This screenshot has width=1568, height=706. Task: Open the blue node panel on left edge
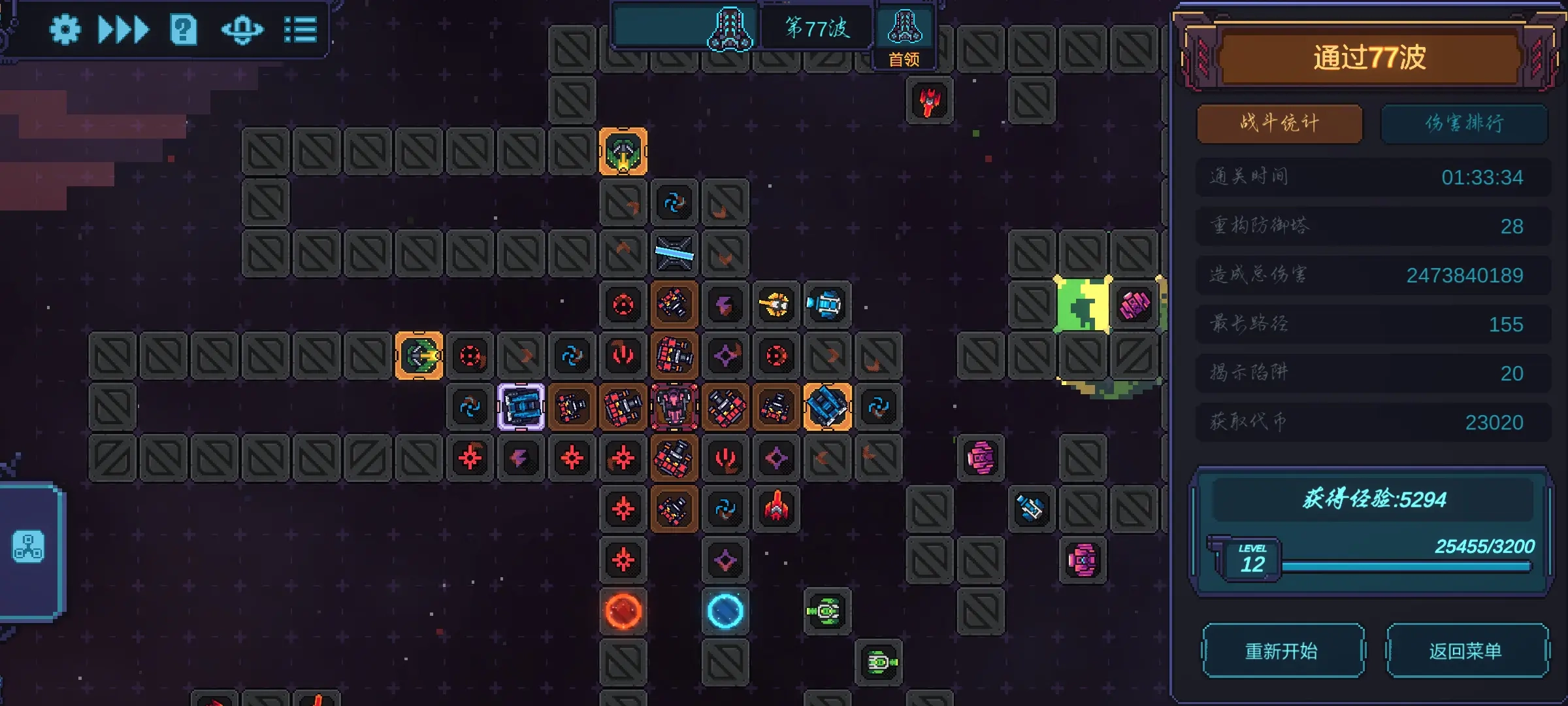pyautogui.click(x=29, y=548)
